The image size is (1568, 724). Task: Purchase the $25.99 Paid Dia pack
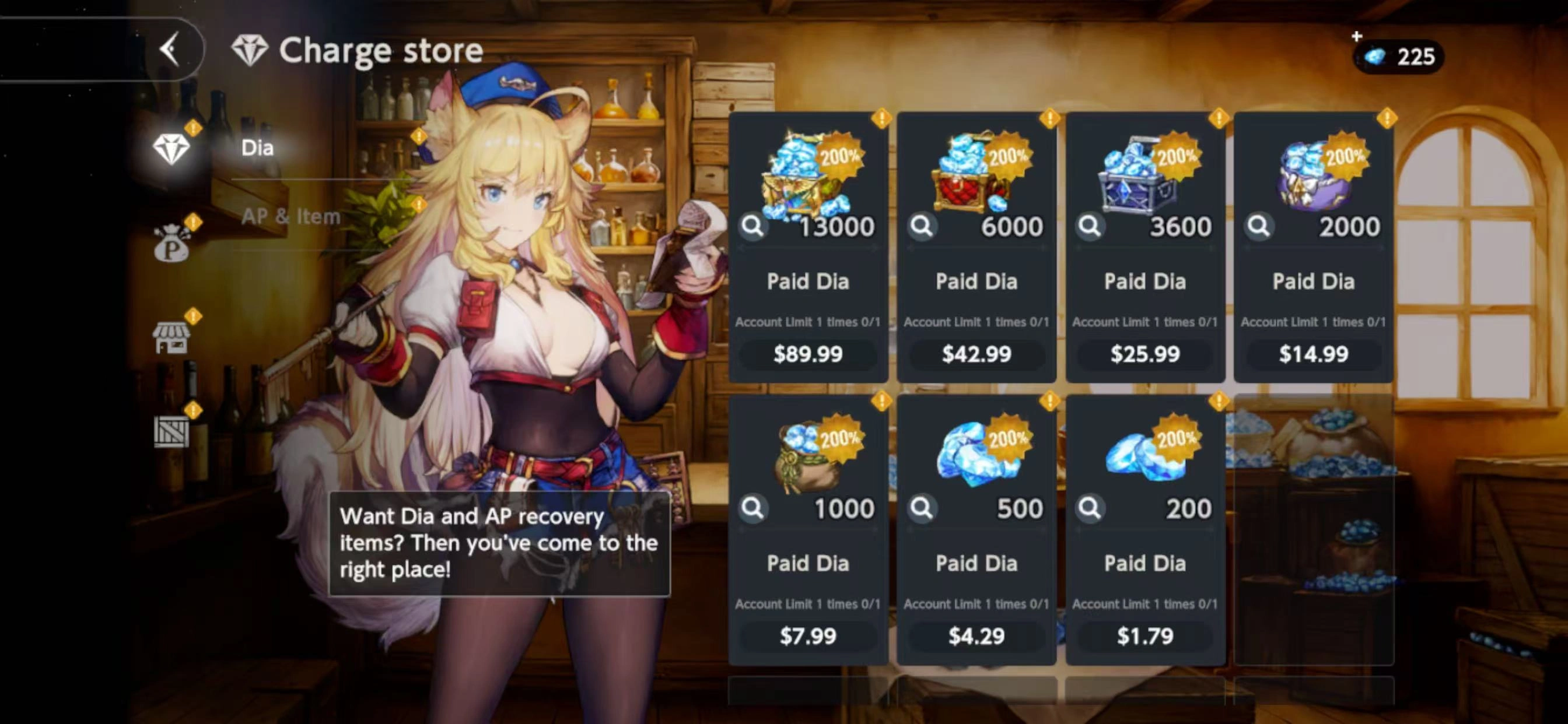pos(1145,353)
